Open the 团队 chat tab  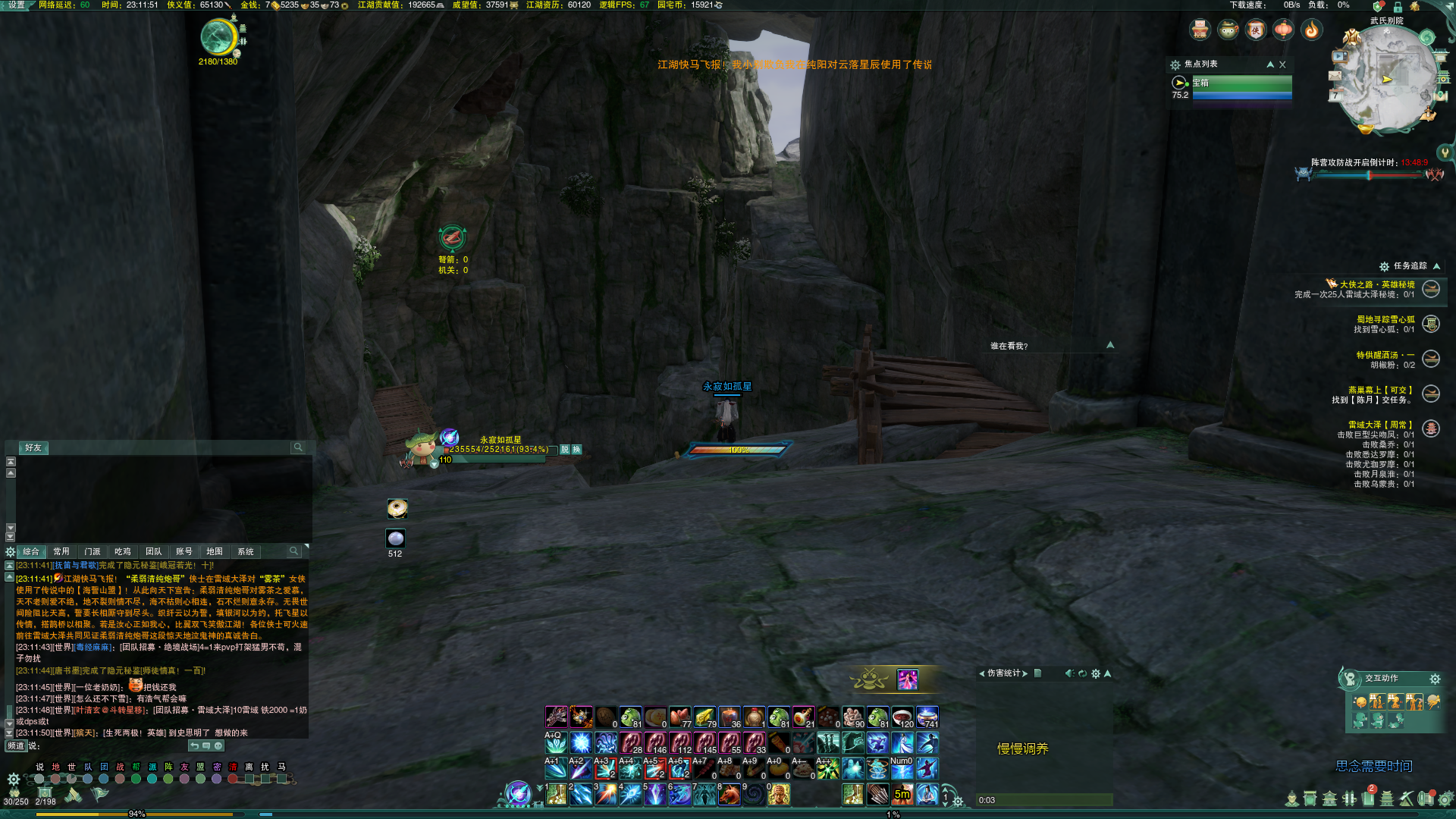click(x=153, y=551)
